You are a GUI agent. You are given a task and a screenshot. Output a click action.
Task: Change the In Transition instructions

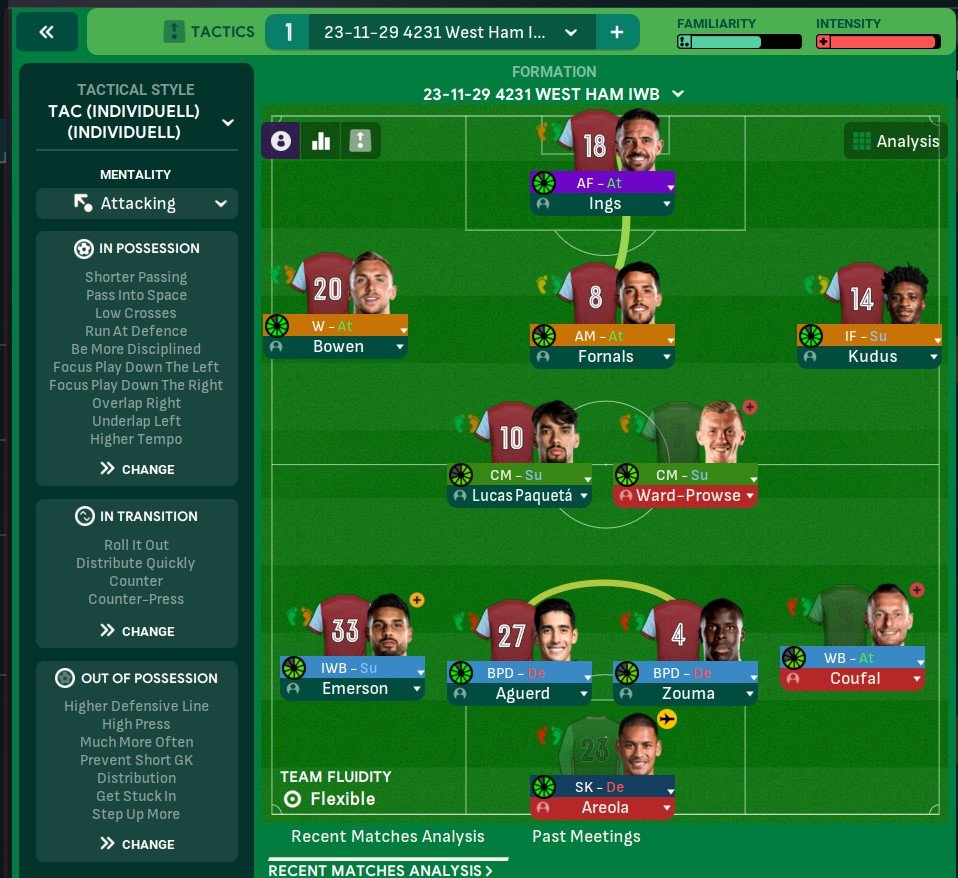tap(137, 631)
